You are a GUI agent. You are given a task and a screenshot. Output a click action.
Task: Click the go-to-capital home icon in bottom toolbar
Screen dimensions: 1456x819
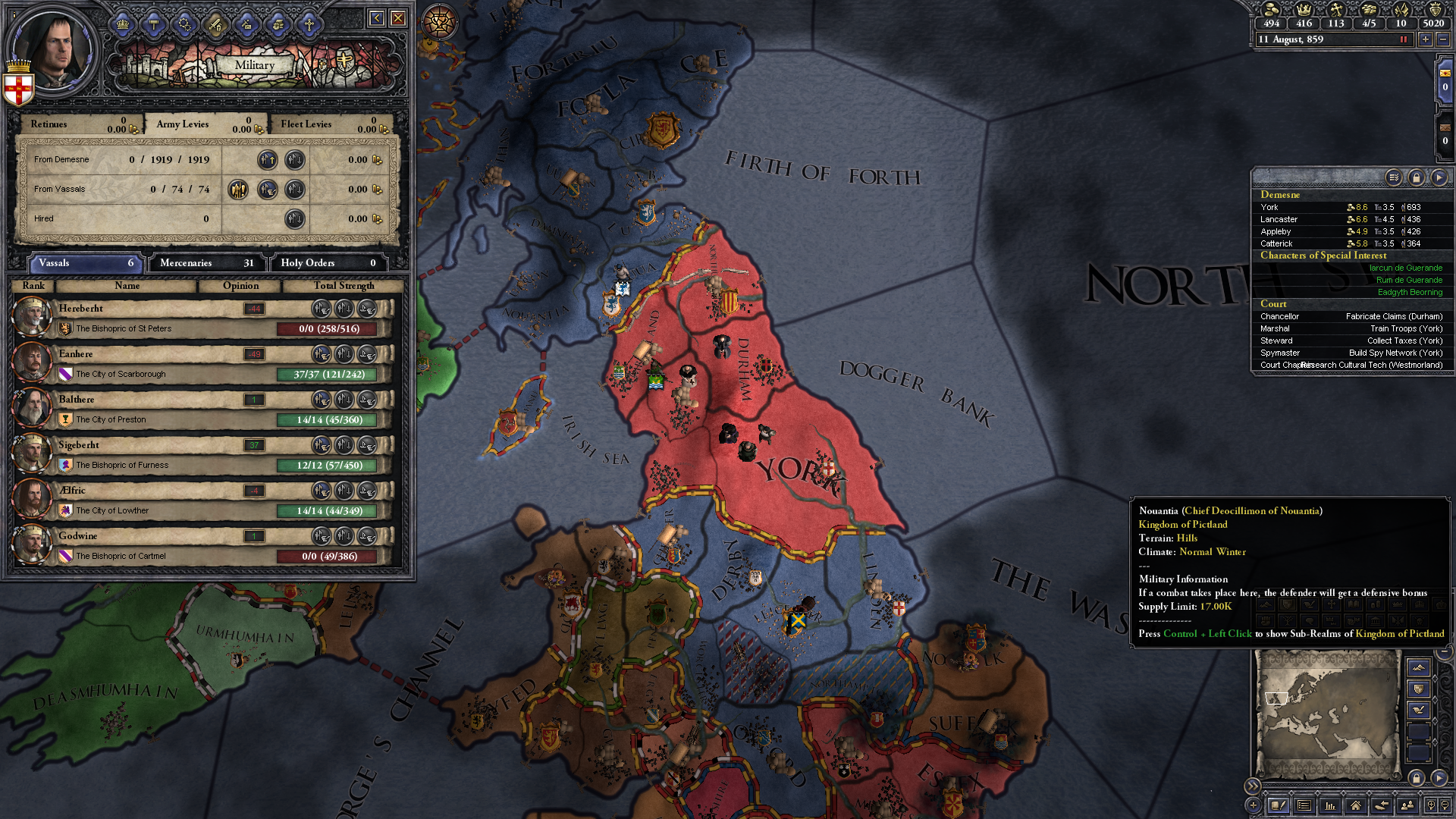tap(1356, 806)
